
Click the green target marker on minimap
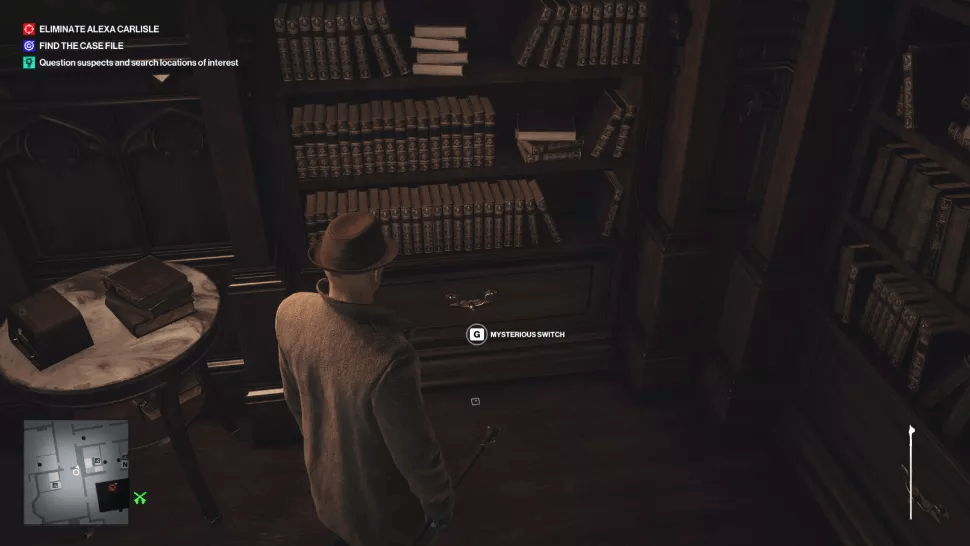click(140, 497)
